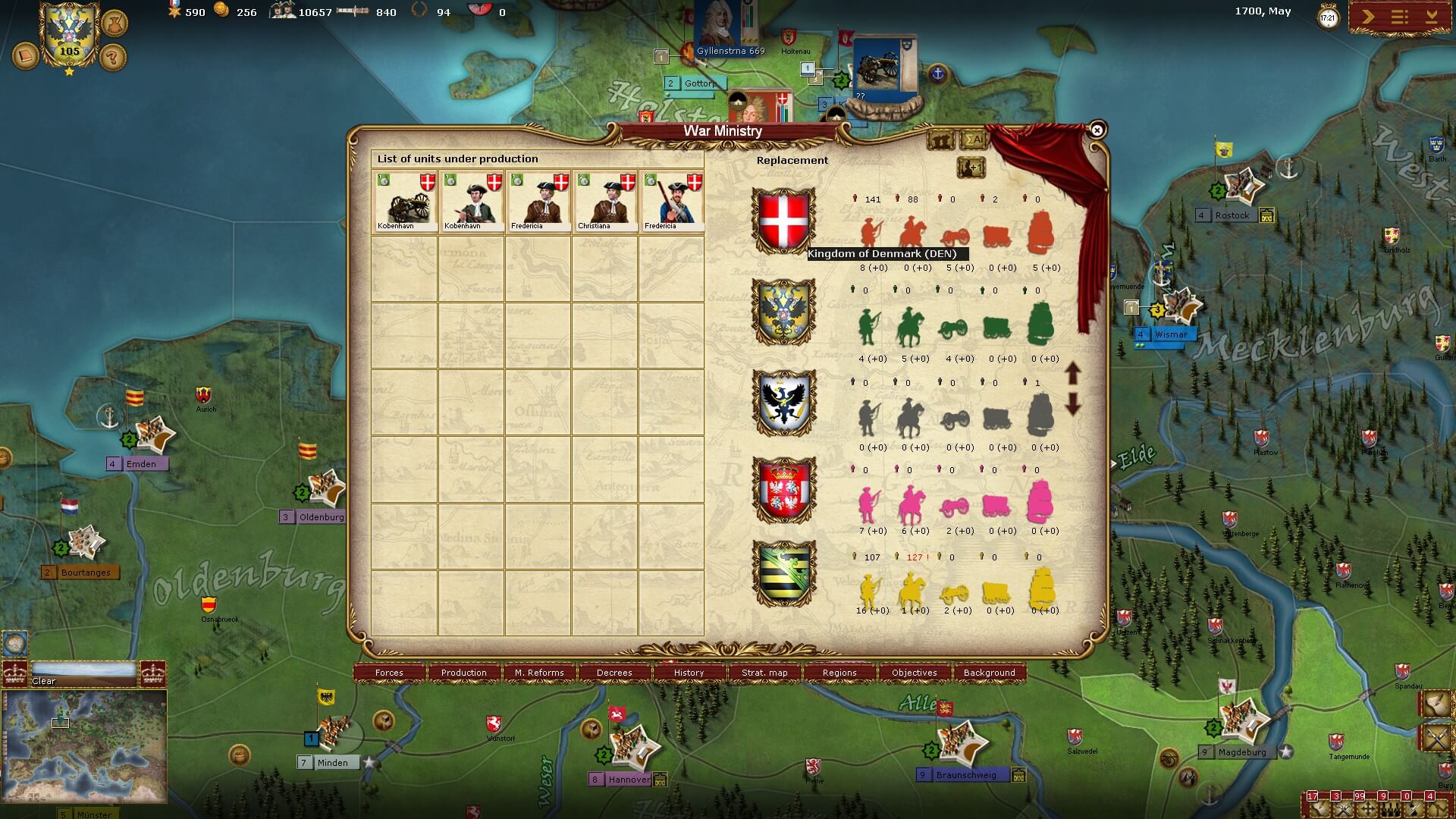Switch to the Decrees tab
The image size is (1456, 819).
coord(614,673)
